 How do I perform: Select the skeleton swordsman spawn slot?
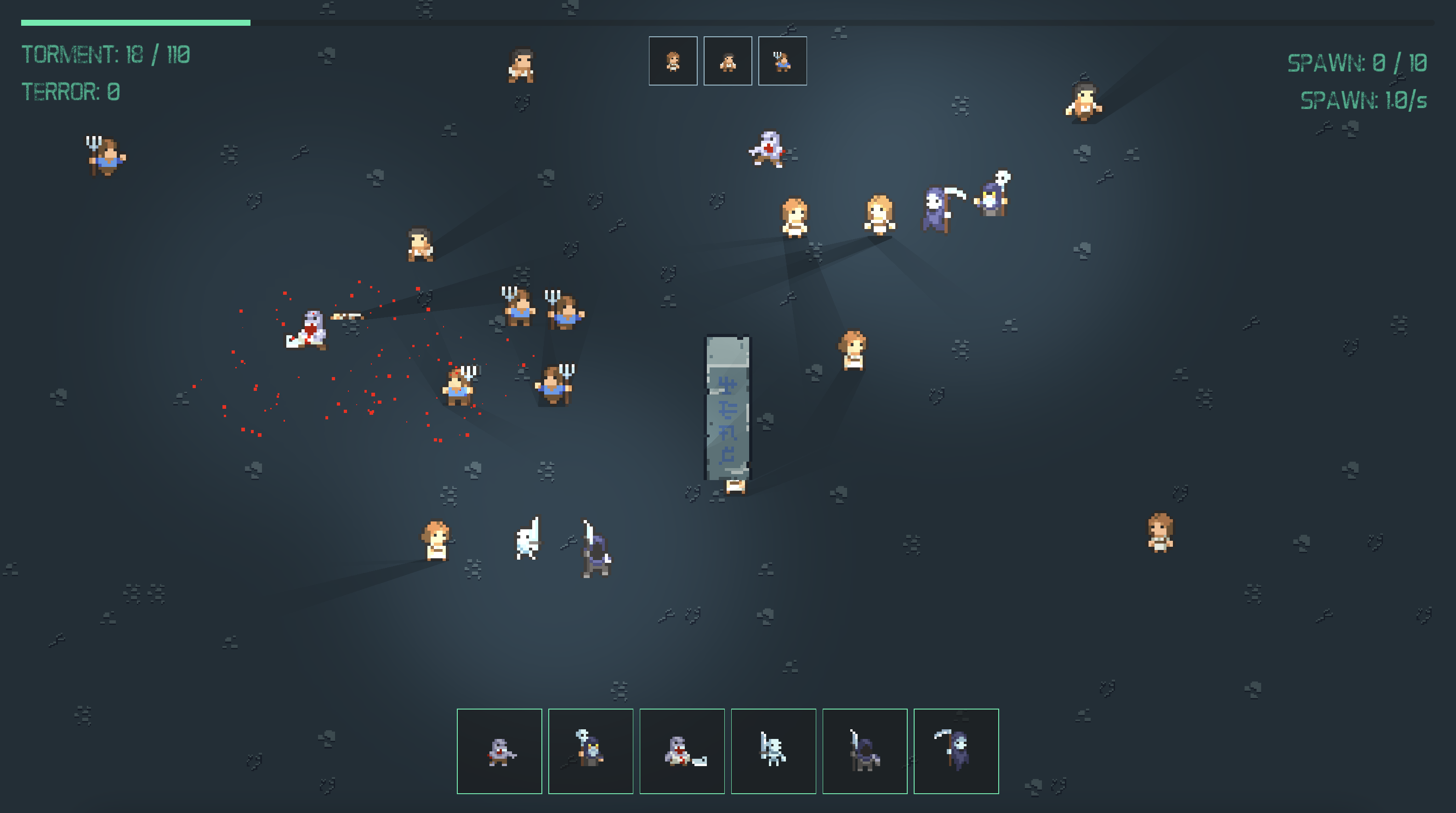773,751
